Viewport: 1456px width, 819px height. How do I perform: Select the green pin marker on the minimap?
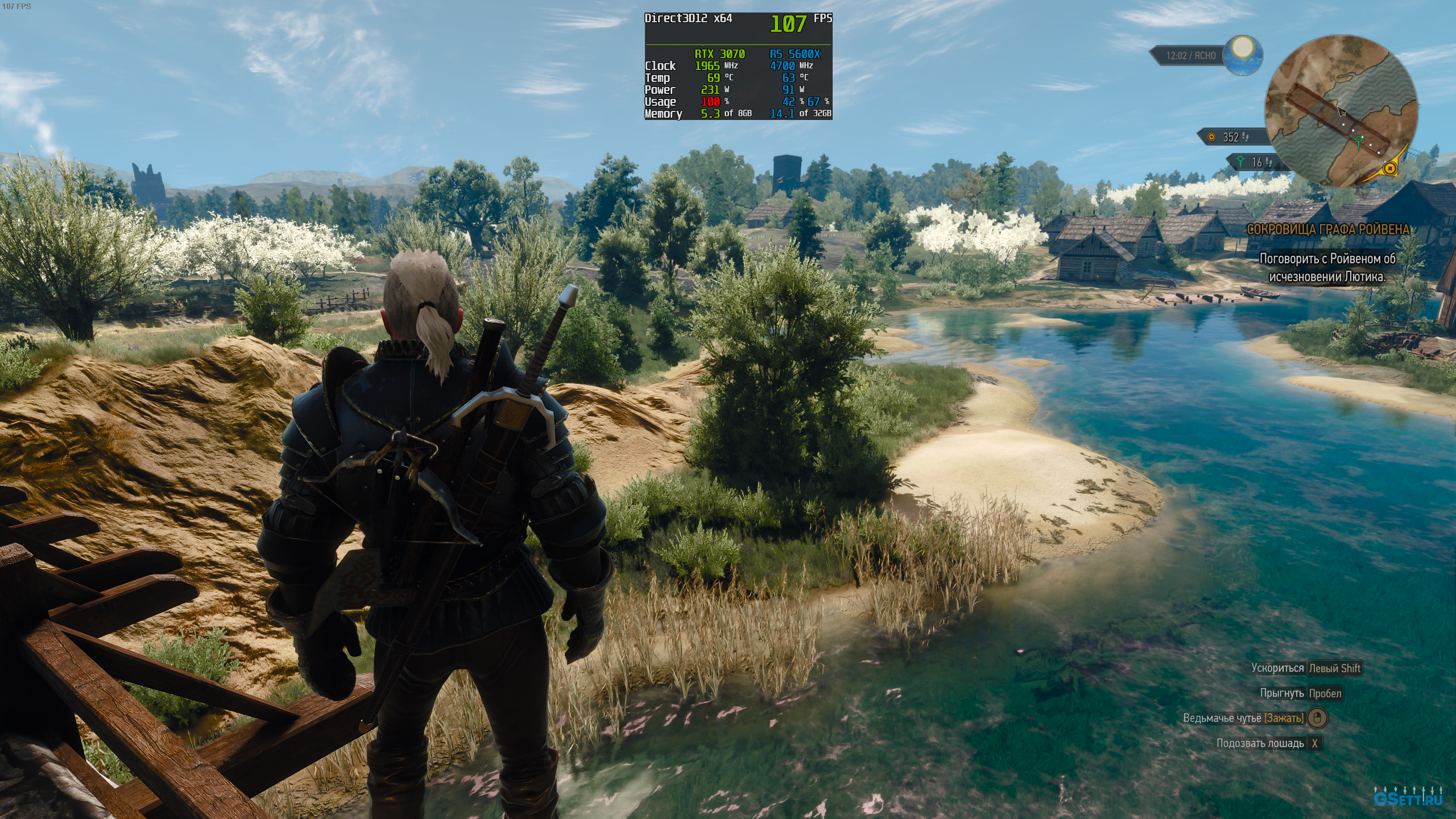(1359, 140)
